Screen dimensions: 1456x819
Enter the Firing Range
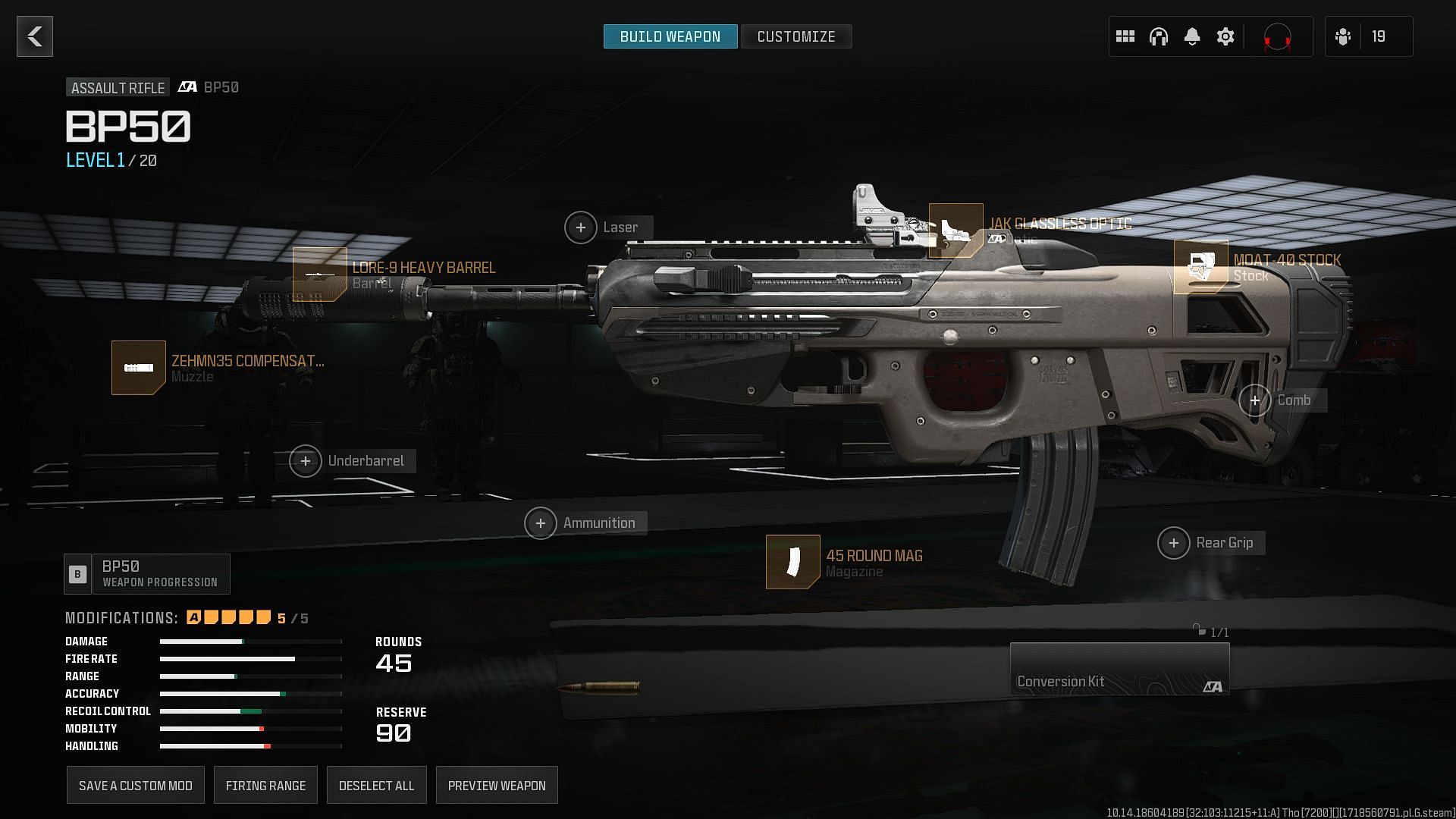click(265, 786)
